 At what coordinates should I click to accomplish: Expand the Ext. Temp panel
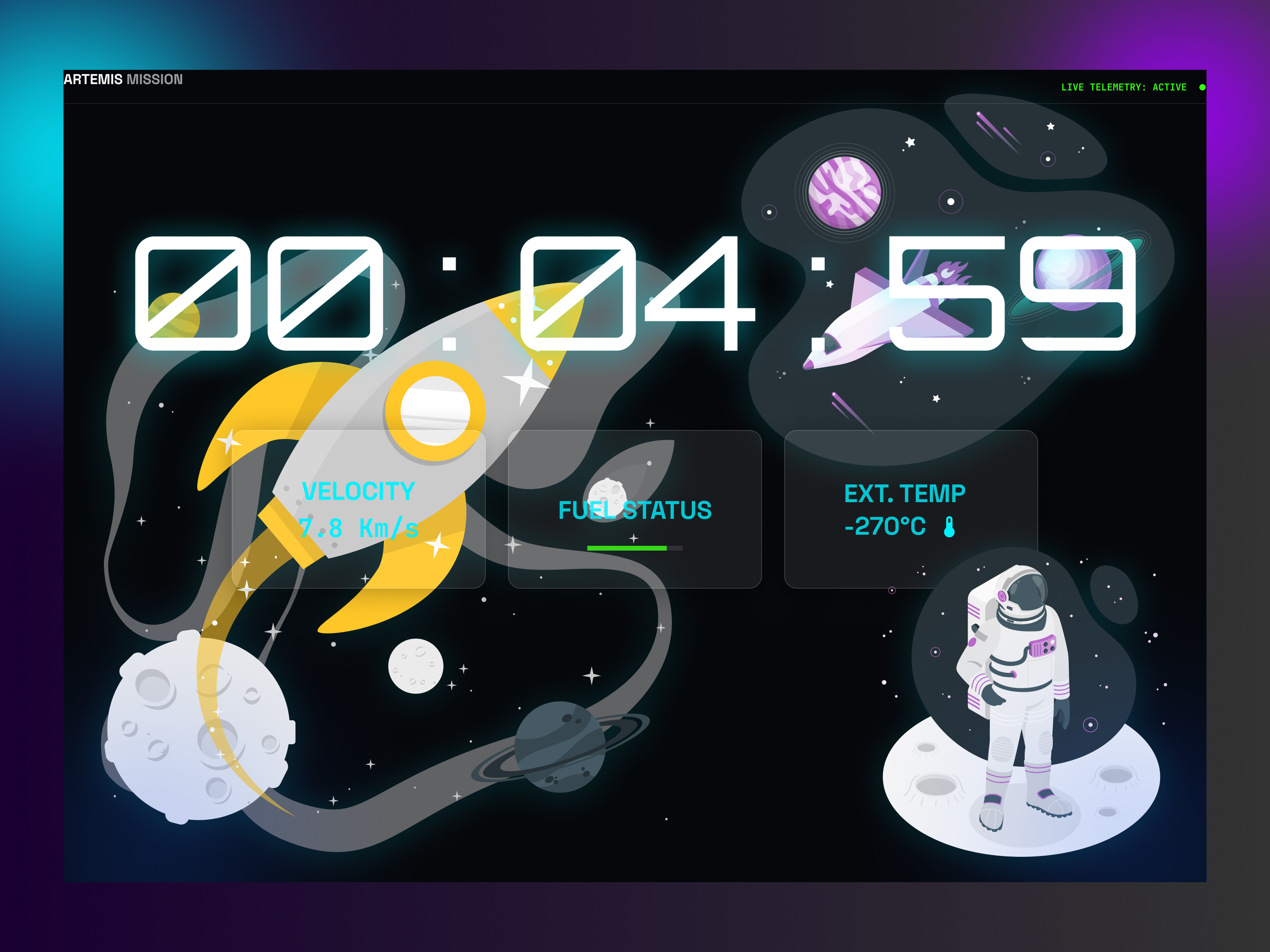(912, 508)
